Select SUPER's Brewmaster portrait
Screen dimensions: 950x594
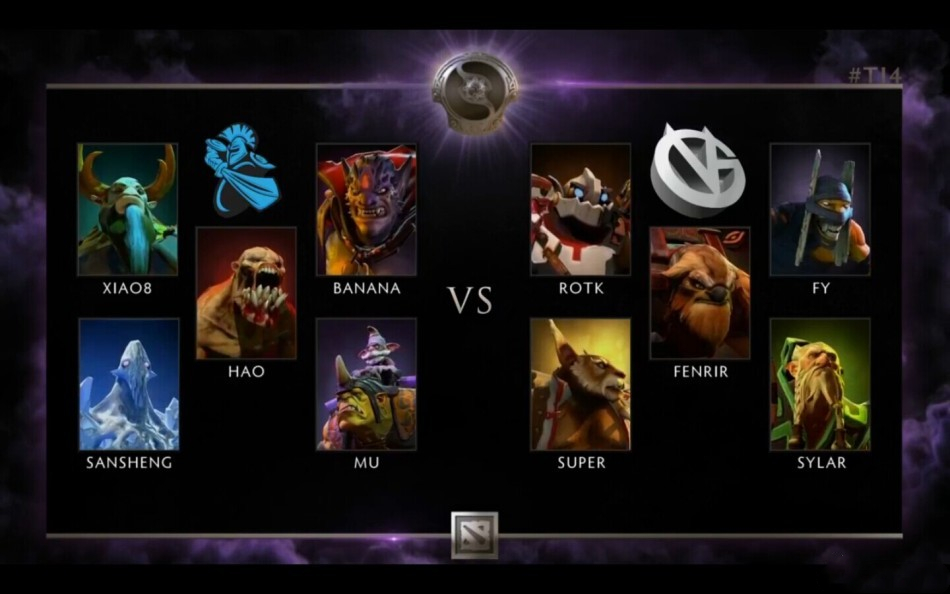pyautogui.click(x=580, y=384)
